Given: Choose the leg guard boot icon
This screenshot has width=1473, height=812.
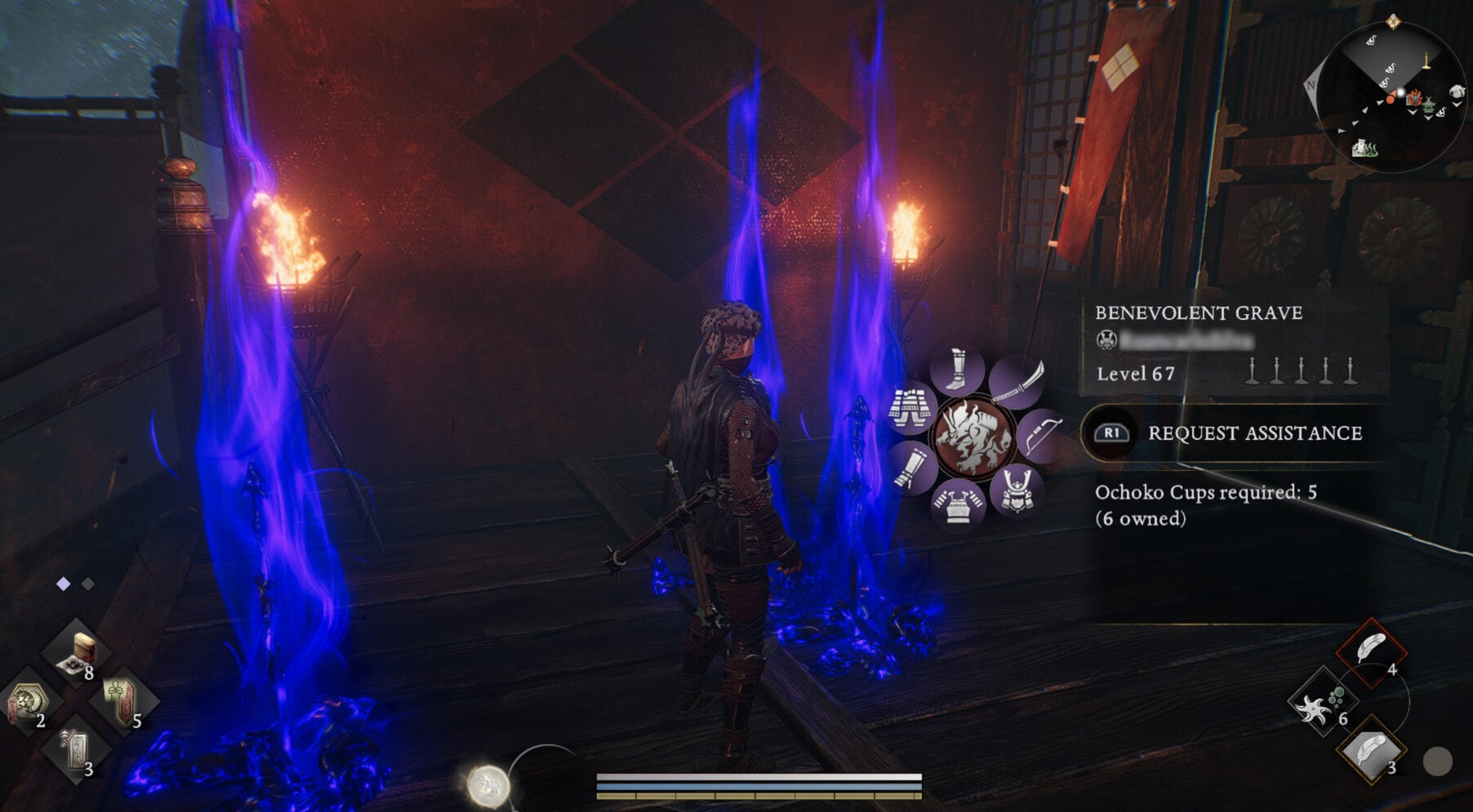Looking at the screenshot, I should coord(957,371).
